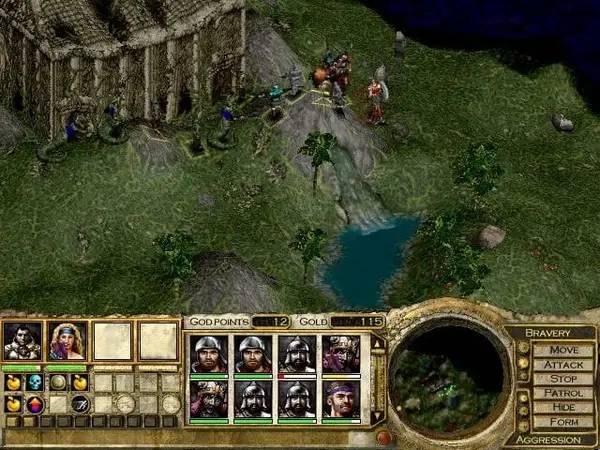The image size is (600, 450).
Task: Click the Move command button
Action: coord(563,350)
